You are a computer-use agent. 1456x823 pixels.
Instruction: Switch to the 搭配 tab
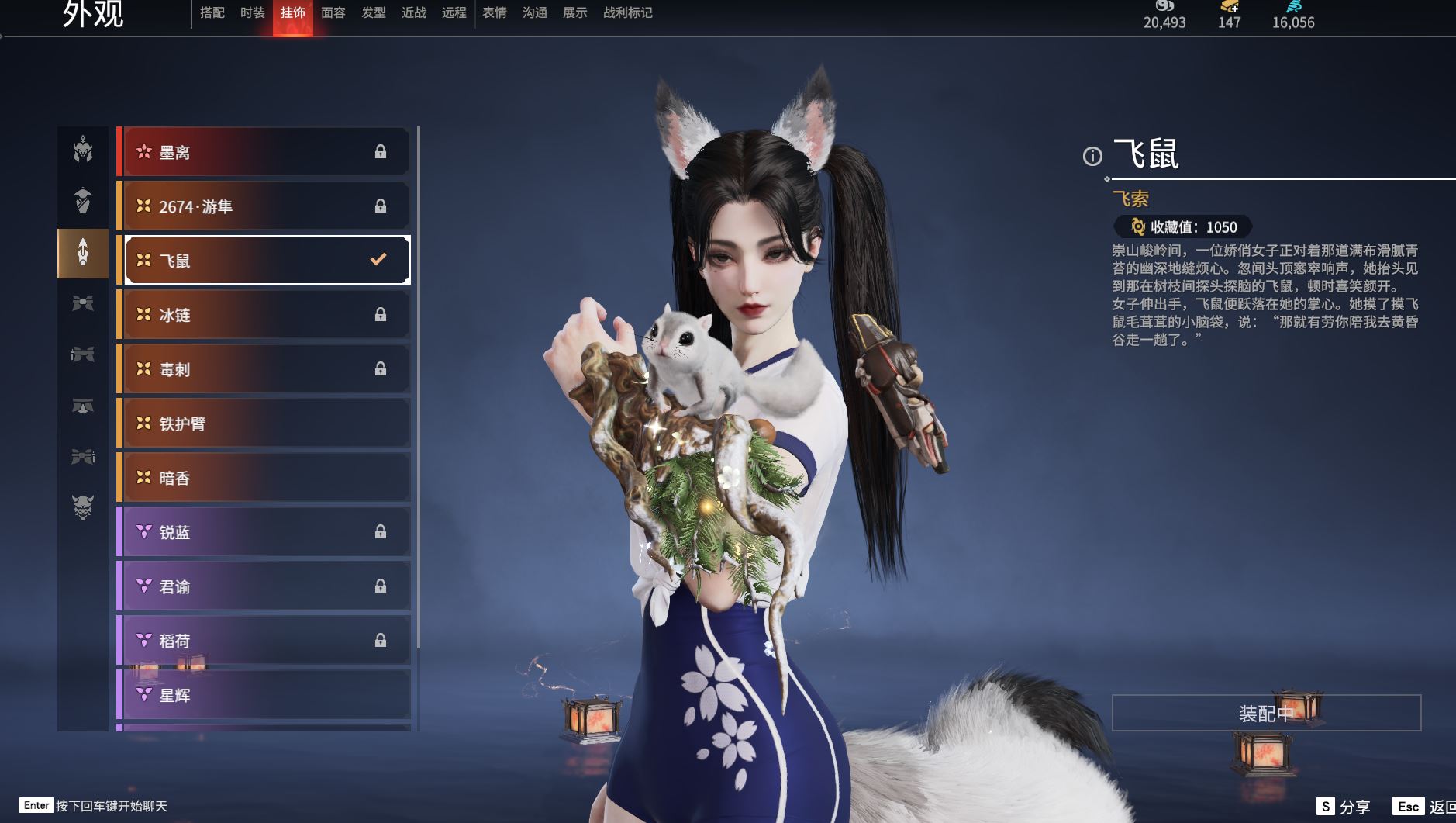(x=212, y=13)
